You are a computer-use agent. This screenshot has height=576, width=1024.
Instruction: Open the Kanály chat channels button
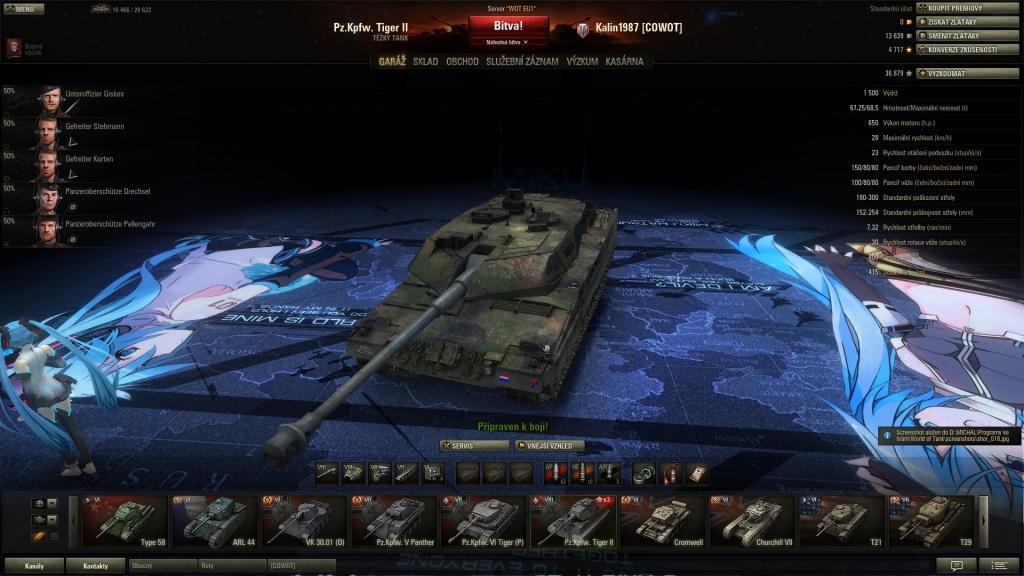tap(34, 566)
